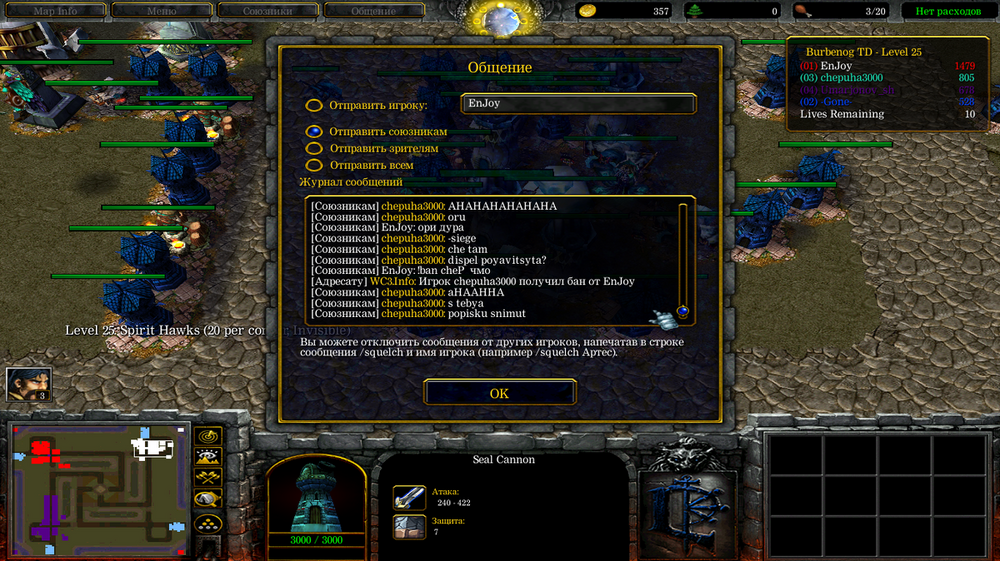1000x561 pixels.
Task: Select the "Отправить игроку" radio option
Action: coord(314,105)
